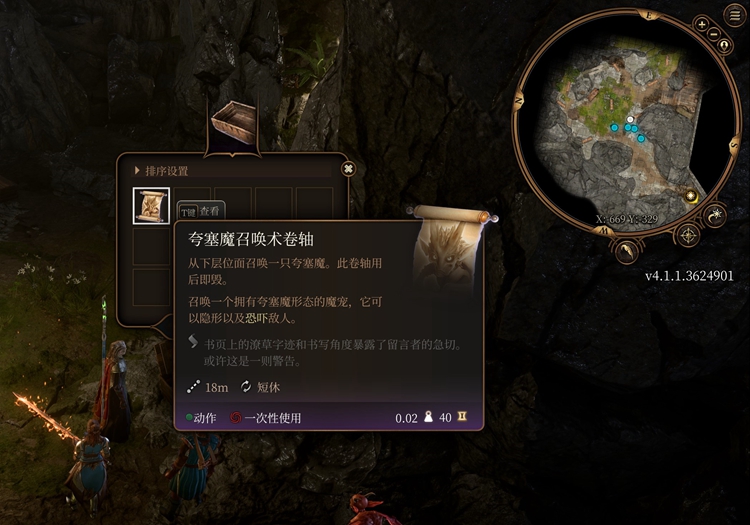Click the glowing sun marker on minimap edge
The height and width of the screenshot is (525, 750).
[690, 196]
